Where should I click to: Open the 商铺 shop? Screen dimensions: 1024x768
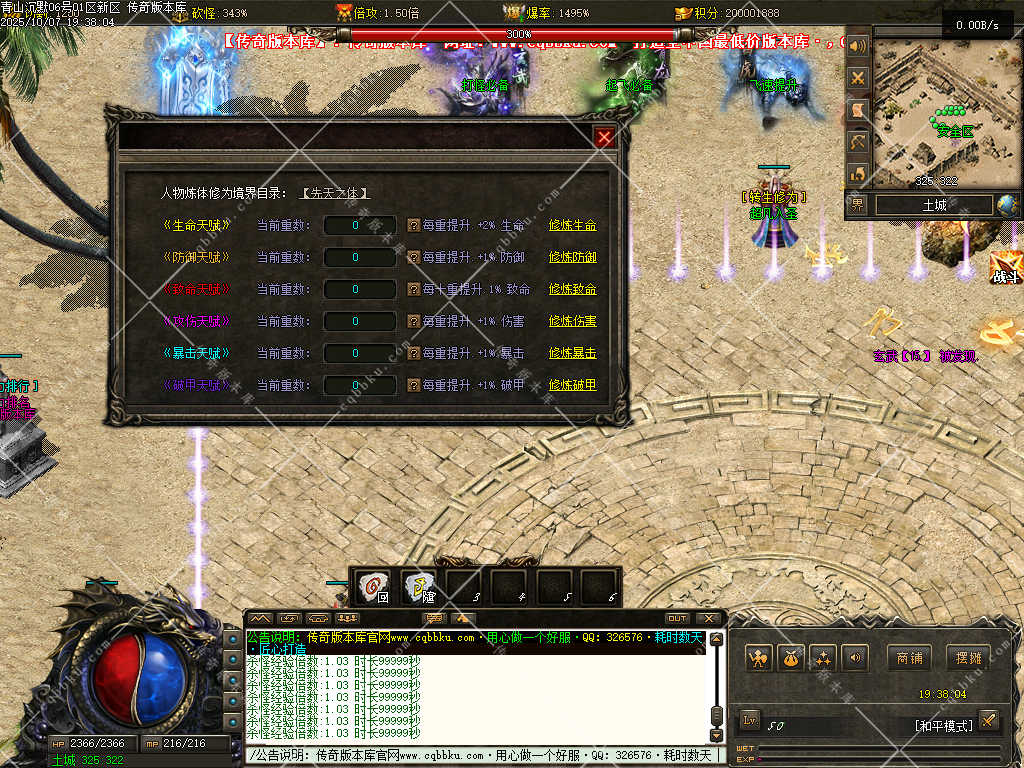tap(909, 658)
